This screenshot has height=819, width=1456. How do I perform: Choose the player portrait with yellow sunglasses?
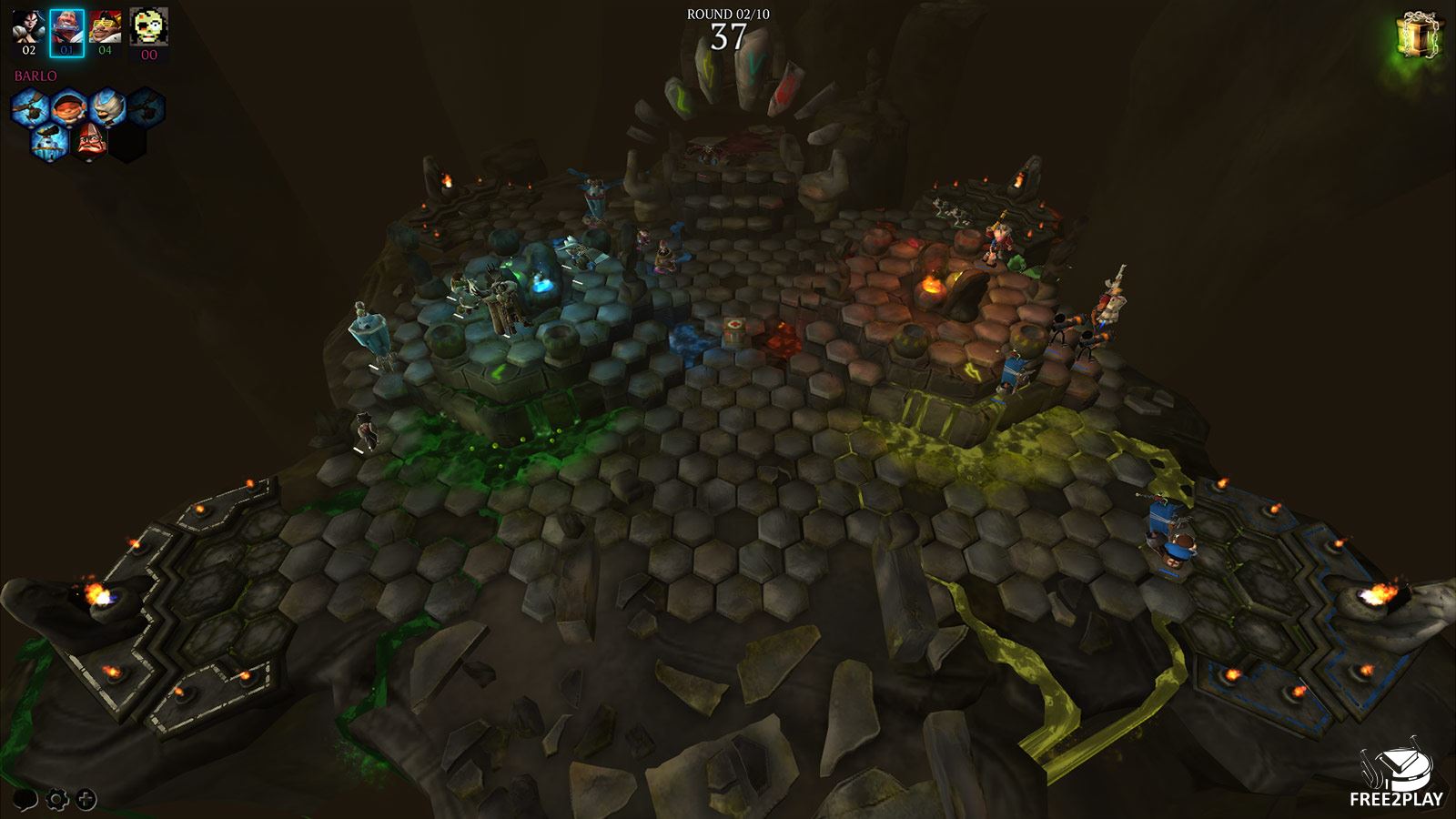pyautogui.click(x=106, y=27)
